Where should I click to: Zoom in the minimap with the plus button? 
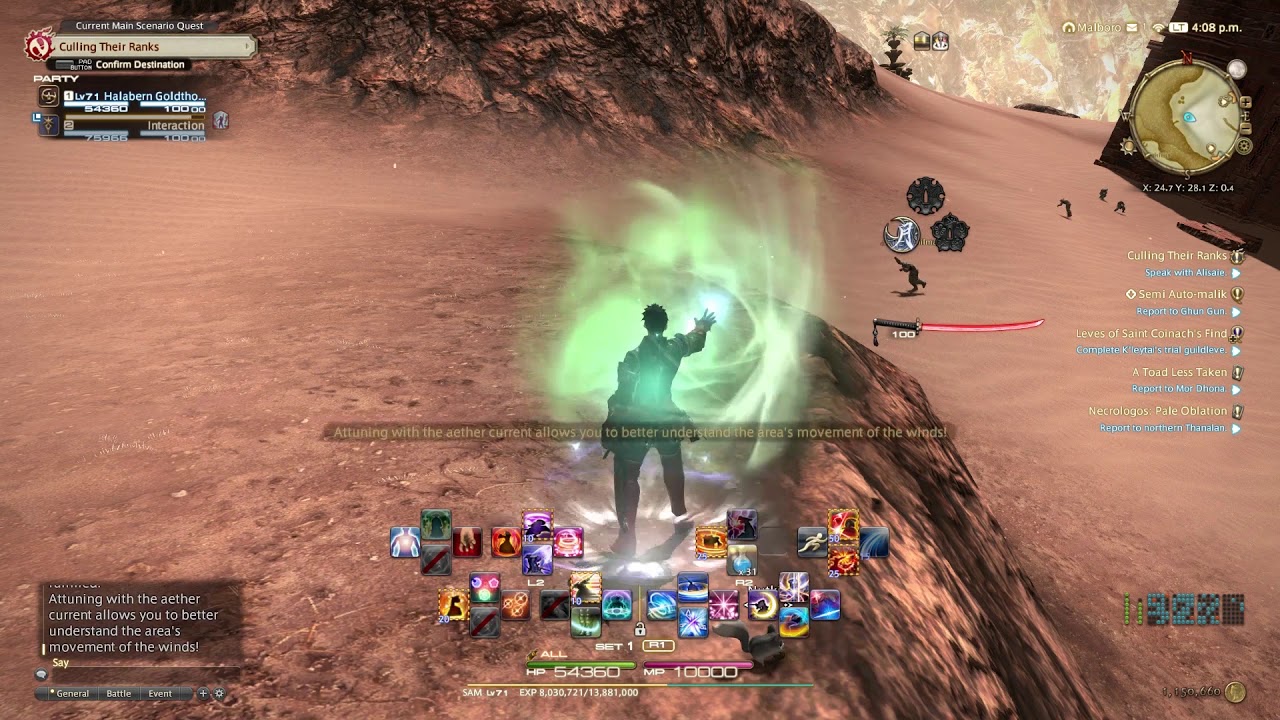[1246, 102]
